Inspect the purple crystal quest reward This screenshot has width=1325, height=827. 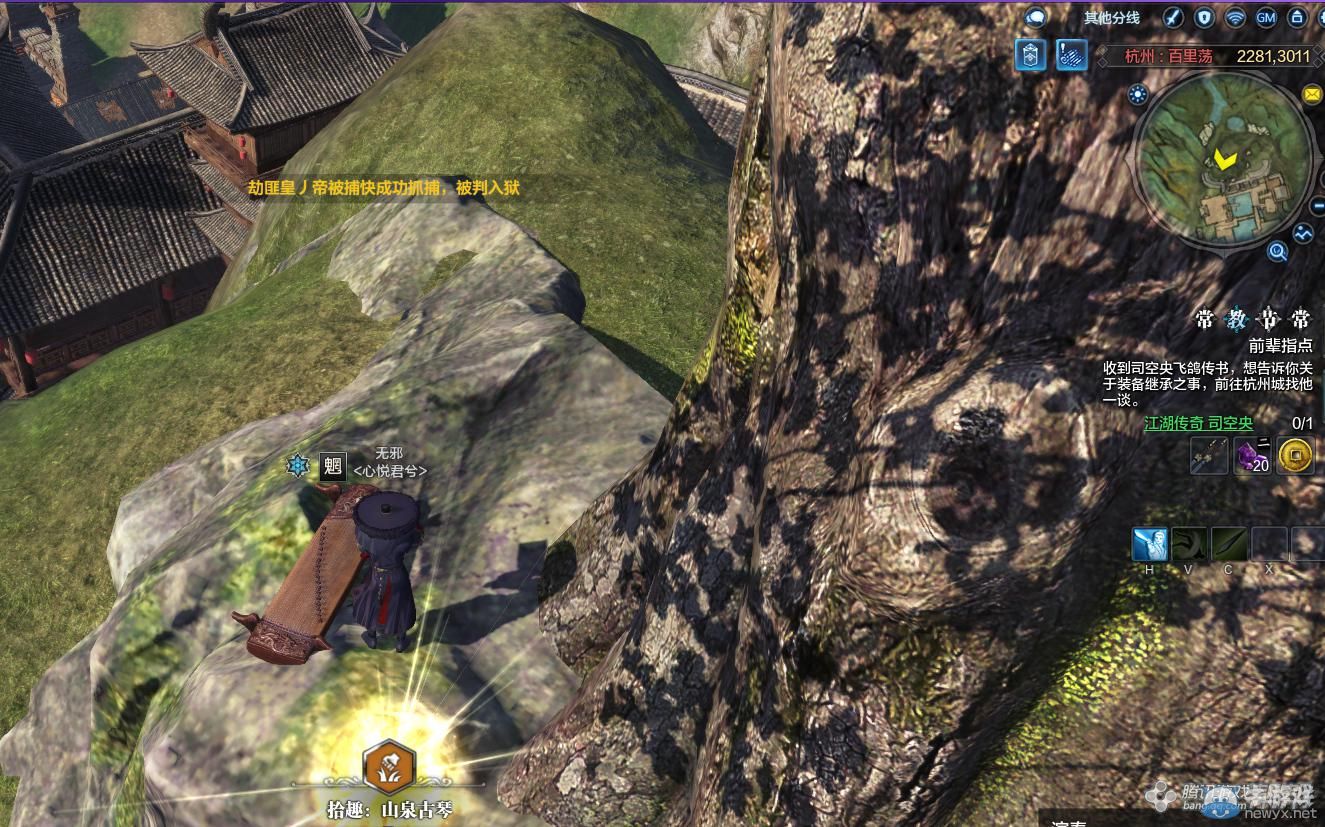point(1252,456)
